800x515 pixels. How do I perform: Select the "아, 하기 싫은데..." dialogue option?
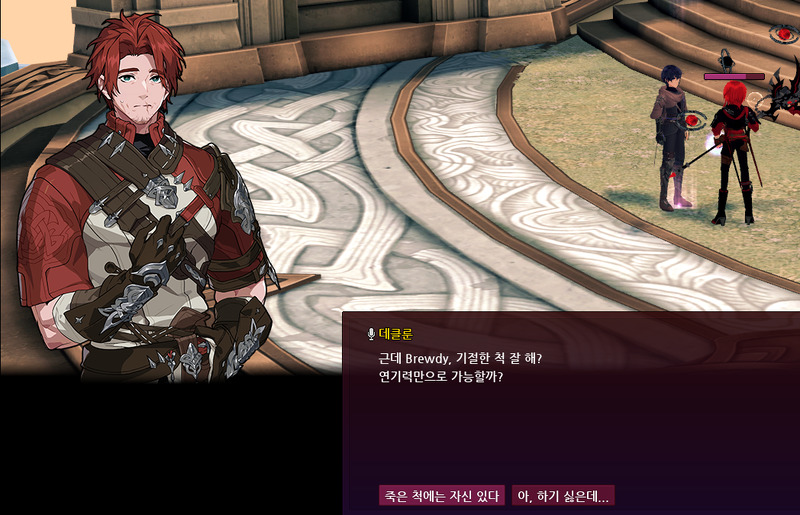[x=562, y=496]
